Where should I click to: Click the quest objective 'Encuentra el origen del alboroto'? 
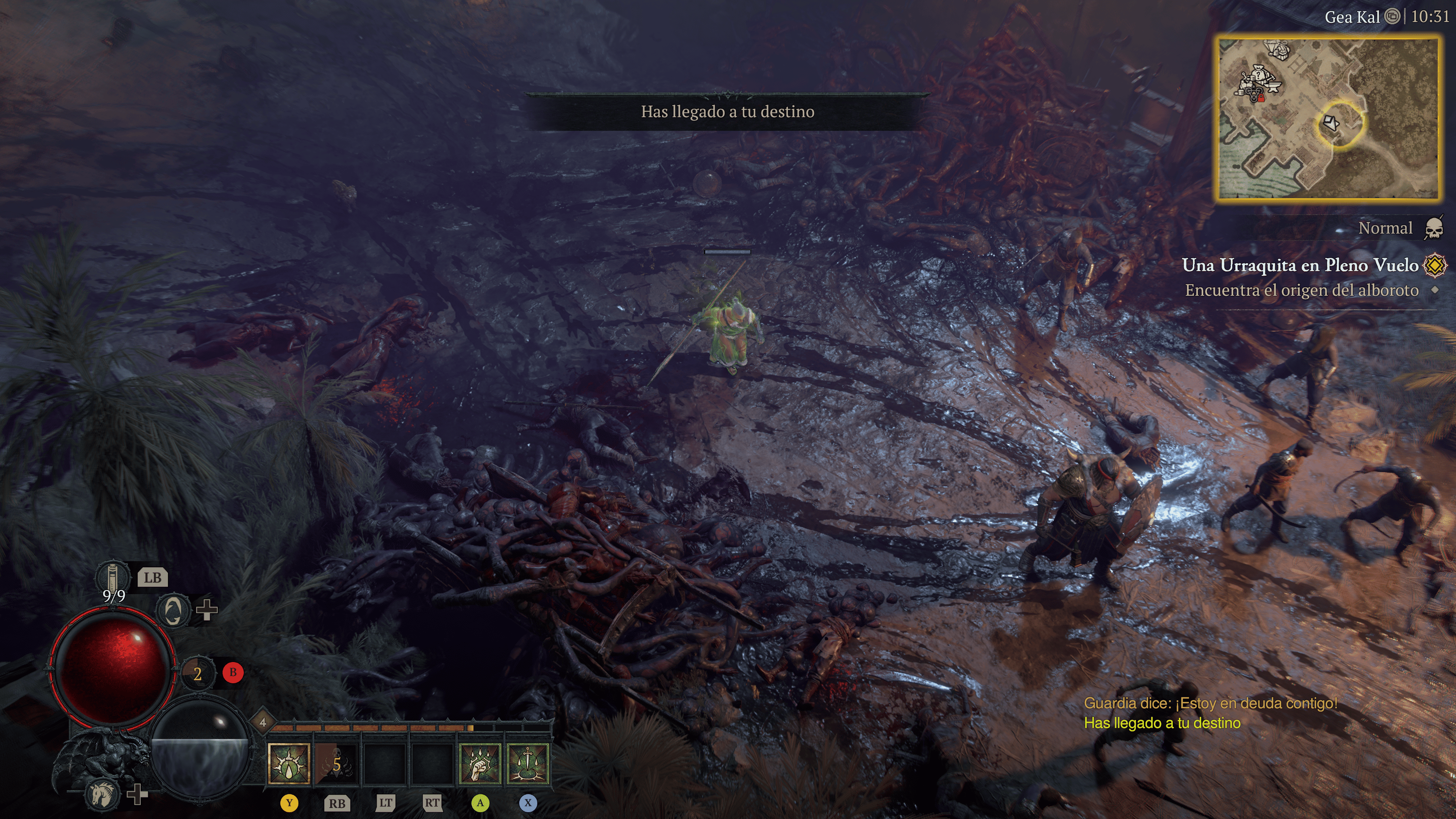1301,290
